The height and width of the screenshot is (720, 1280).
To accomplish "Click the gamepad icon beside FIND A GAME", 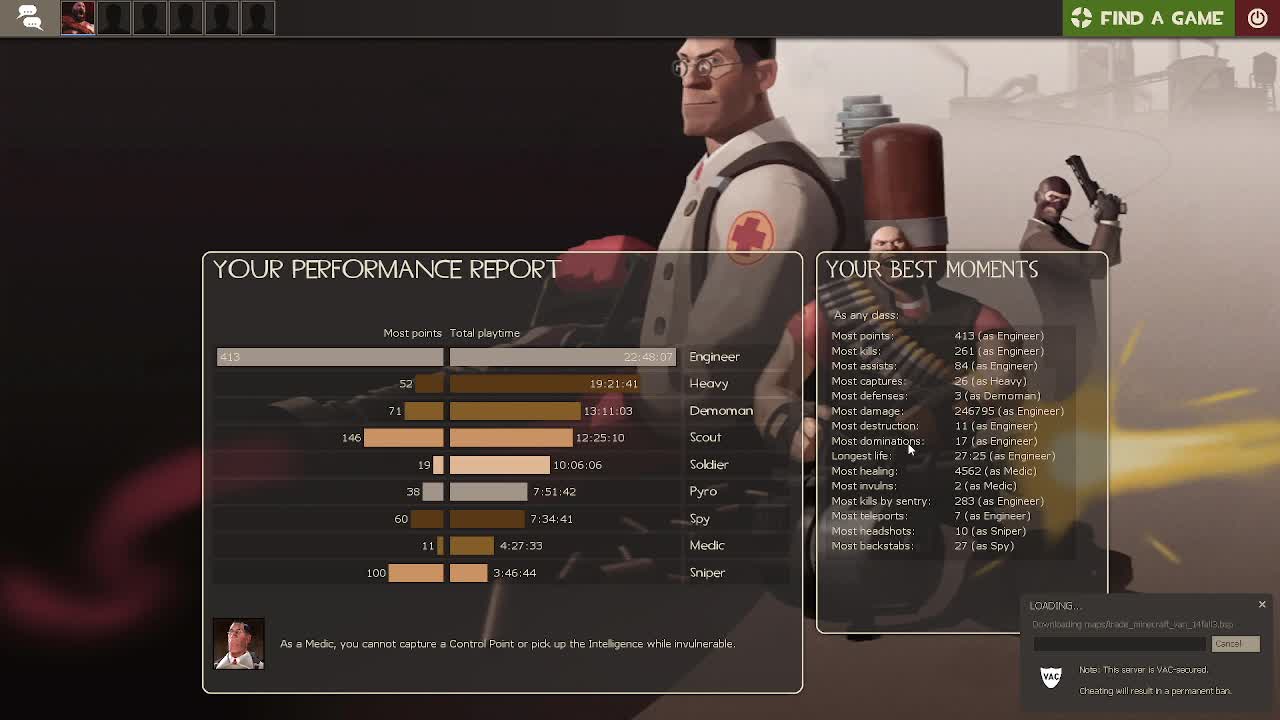I will [x=1083, y=17].
